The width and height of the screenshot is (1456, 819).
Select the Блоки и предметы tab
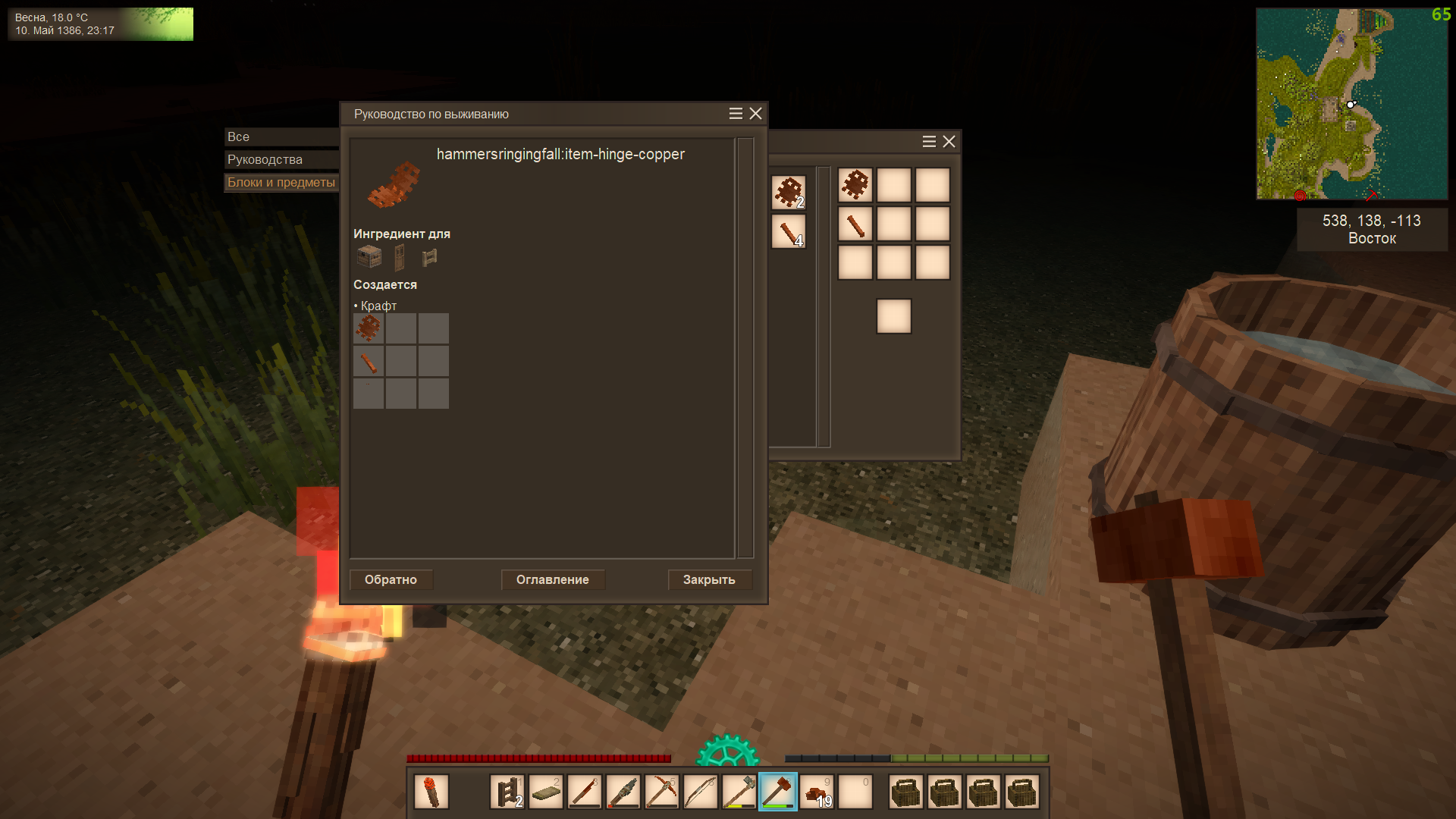pyautogui.click(x=281, y=183)
